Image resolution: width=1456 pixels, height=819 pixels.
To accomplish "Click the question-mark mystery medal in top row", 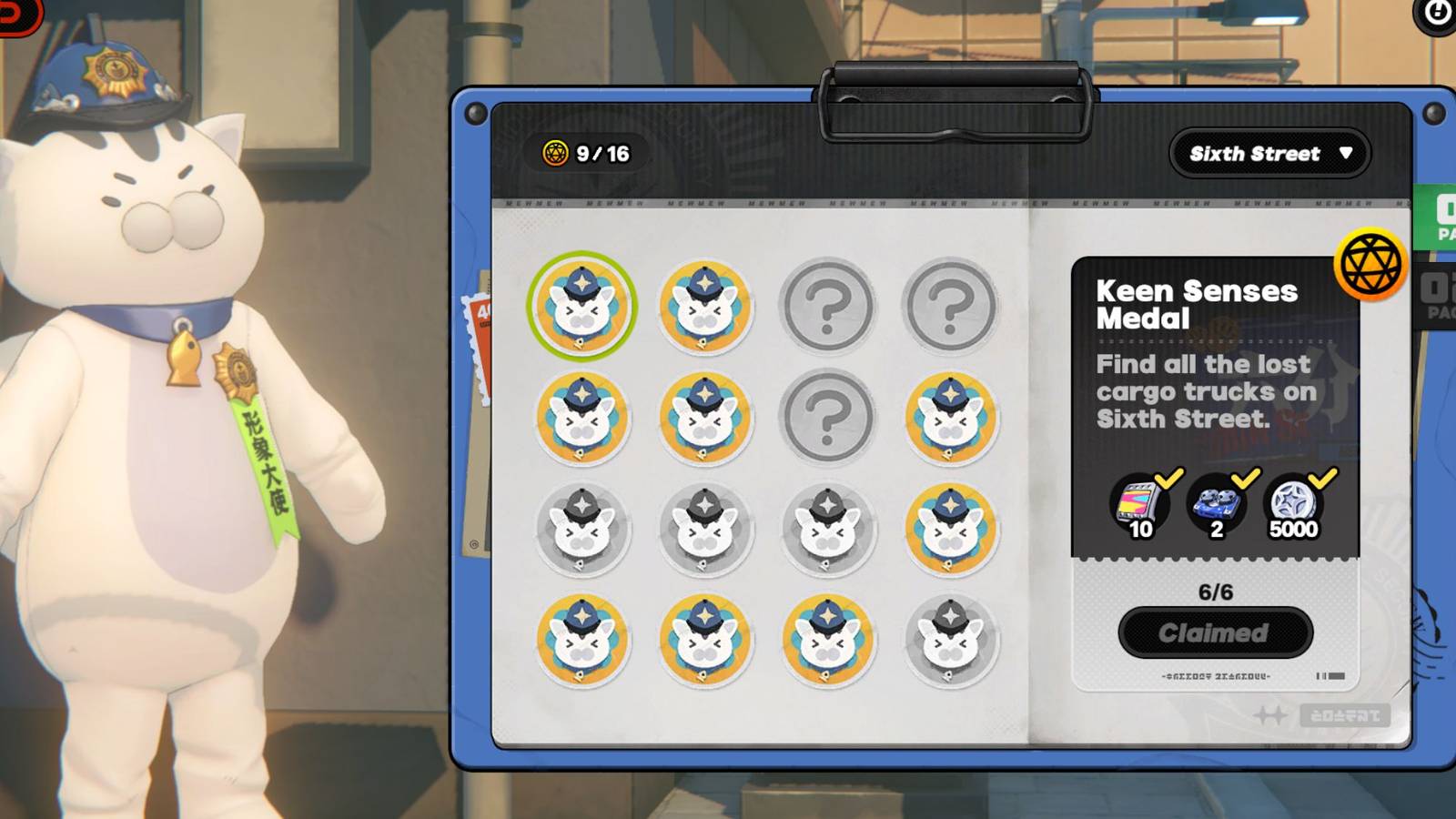I will click(829, 307).
